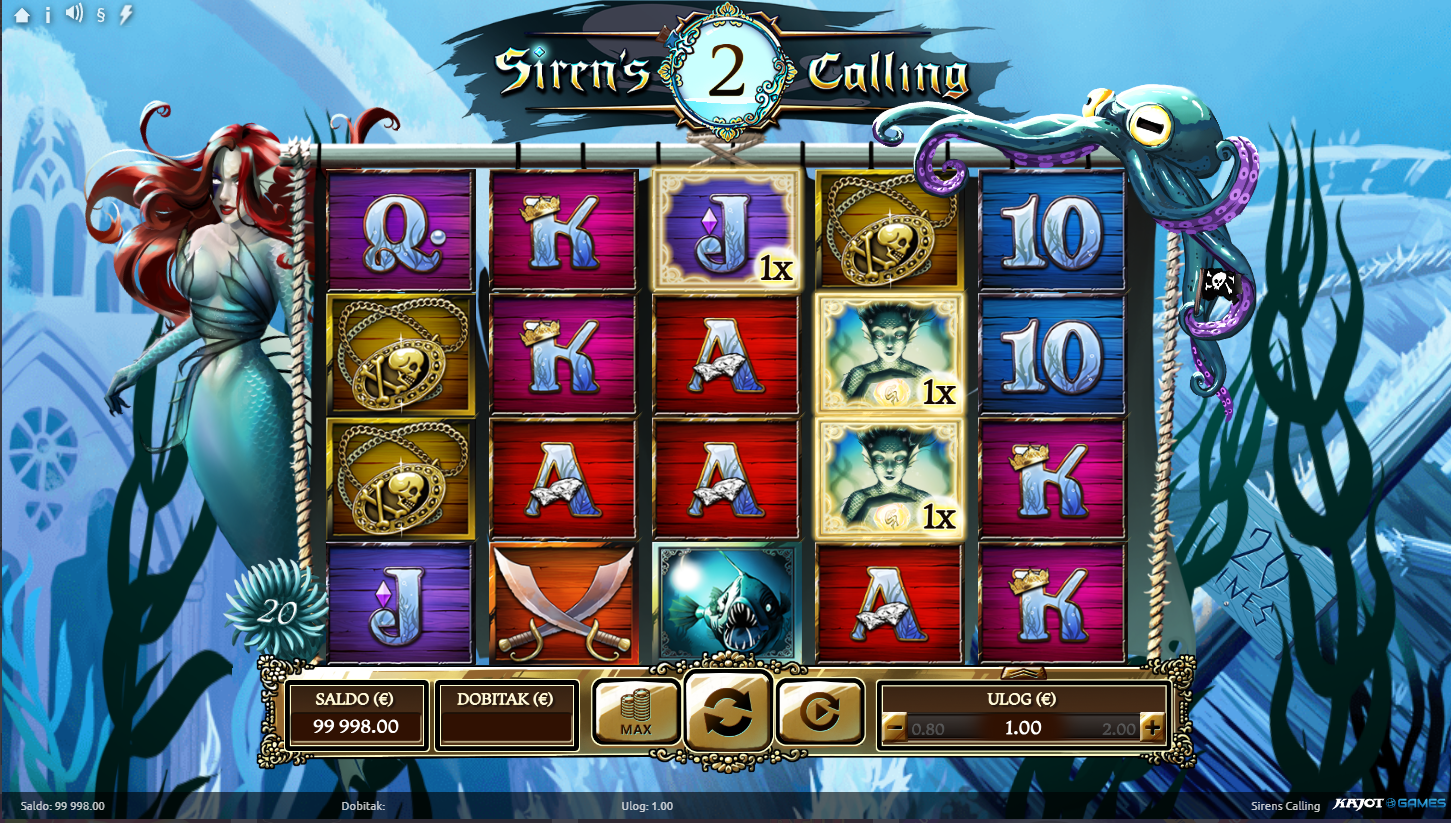This screenshot has height=823, width=1451.
Task: Spin the reels with the circular arrows button
Action: click(x=727, y=712)
